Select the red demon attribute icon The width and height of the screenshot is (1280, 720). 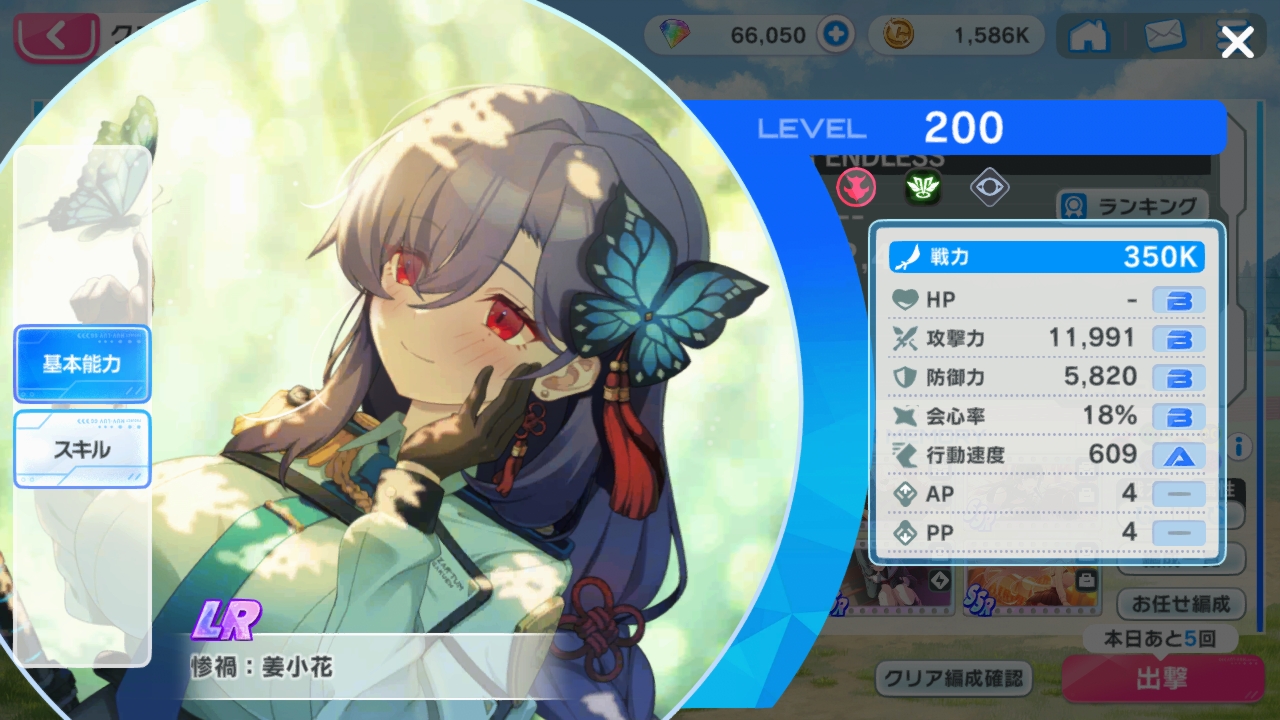(x=856, y=187)
